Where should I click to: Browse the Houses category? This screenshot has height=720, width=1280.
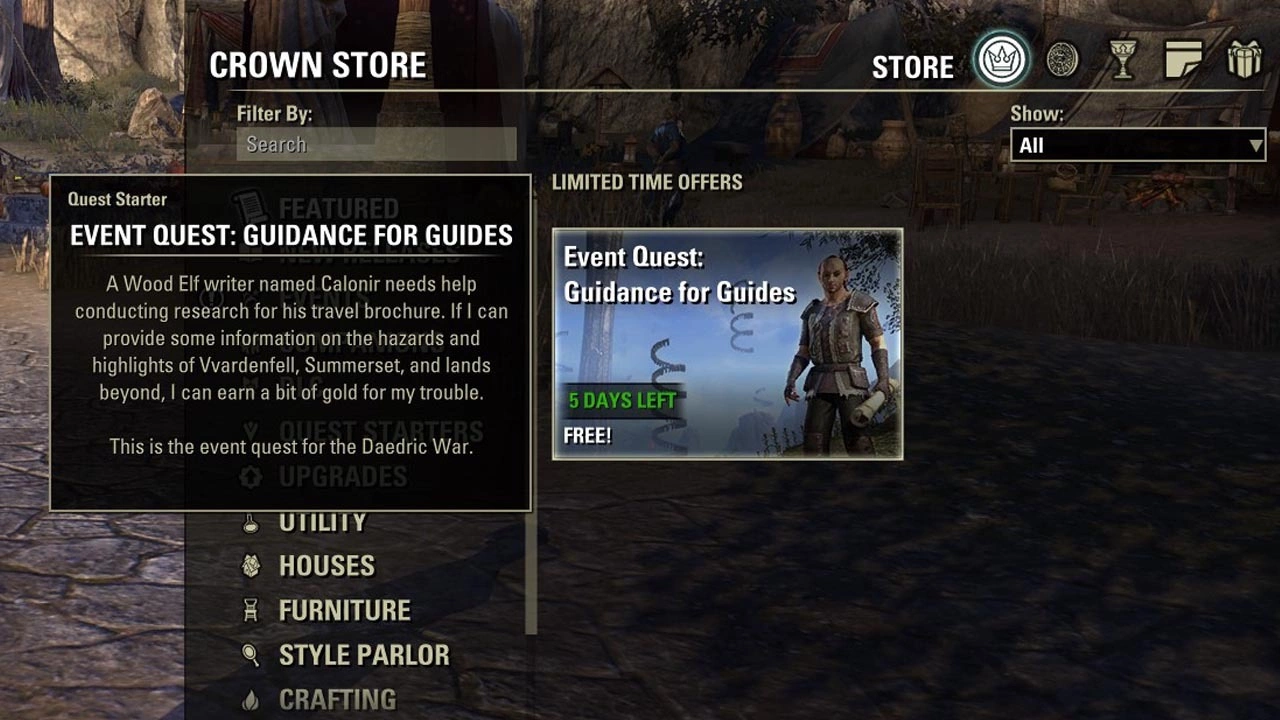[x=326, y=565]
